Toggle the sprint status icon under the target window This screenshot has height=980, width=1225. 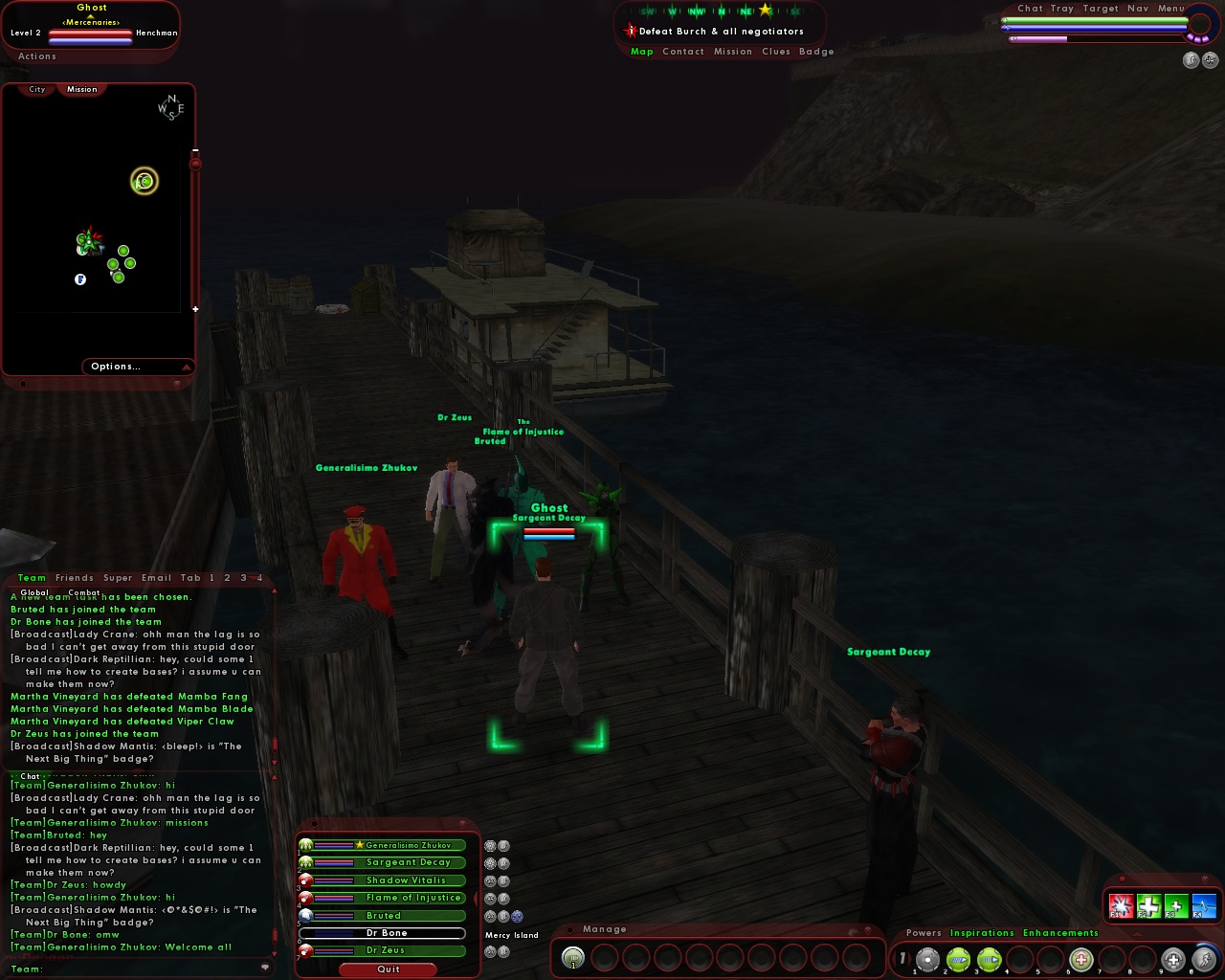coord(1190,59)
